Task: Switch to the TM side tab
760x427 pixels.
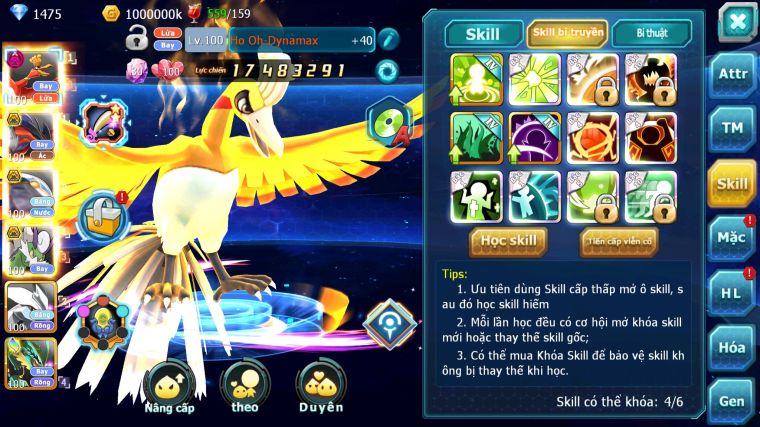Action: 732,128
